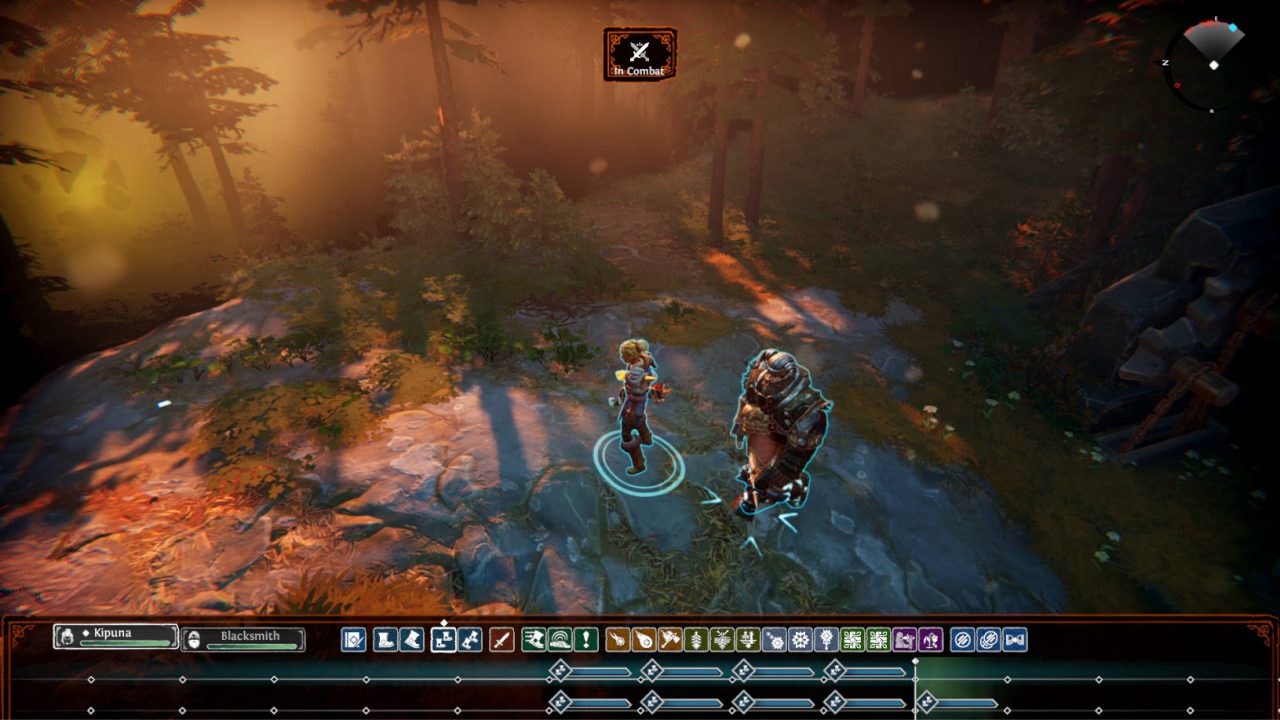Select the Blacksmith character tab
1280x720 pixels.
(244, 638)
